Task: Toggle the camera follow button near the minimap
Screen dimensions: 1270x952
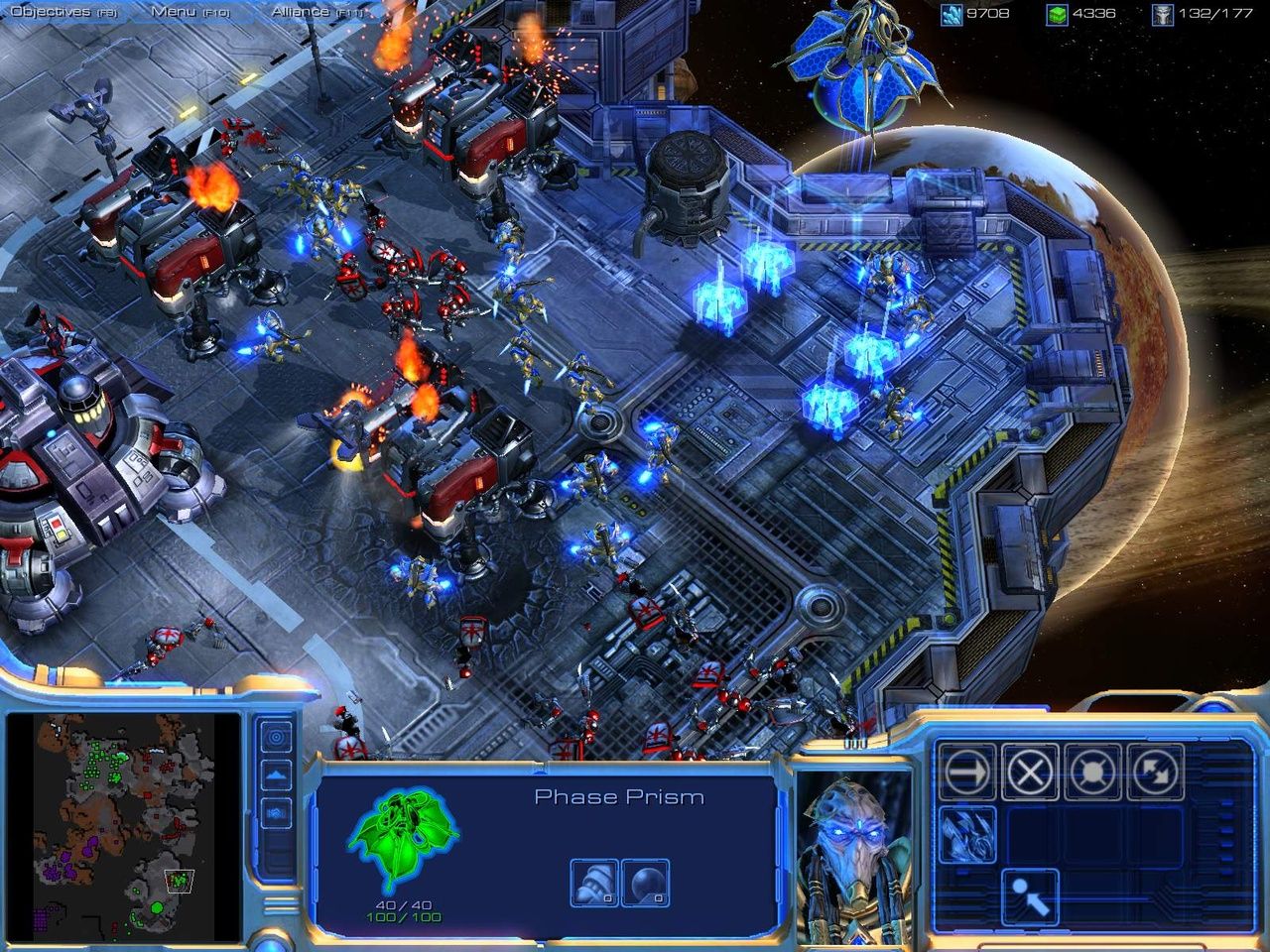Action: coord(275,736)
